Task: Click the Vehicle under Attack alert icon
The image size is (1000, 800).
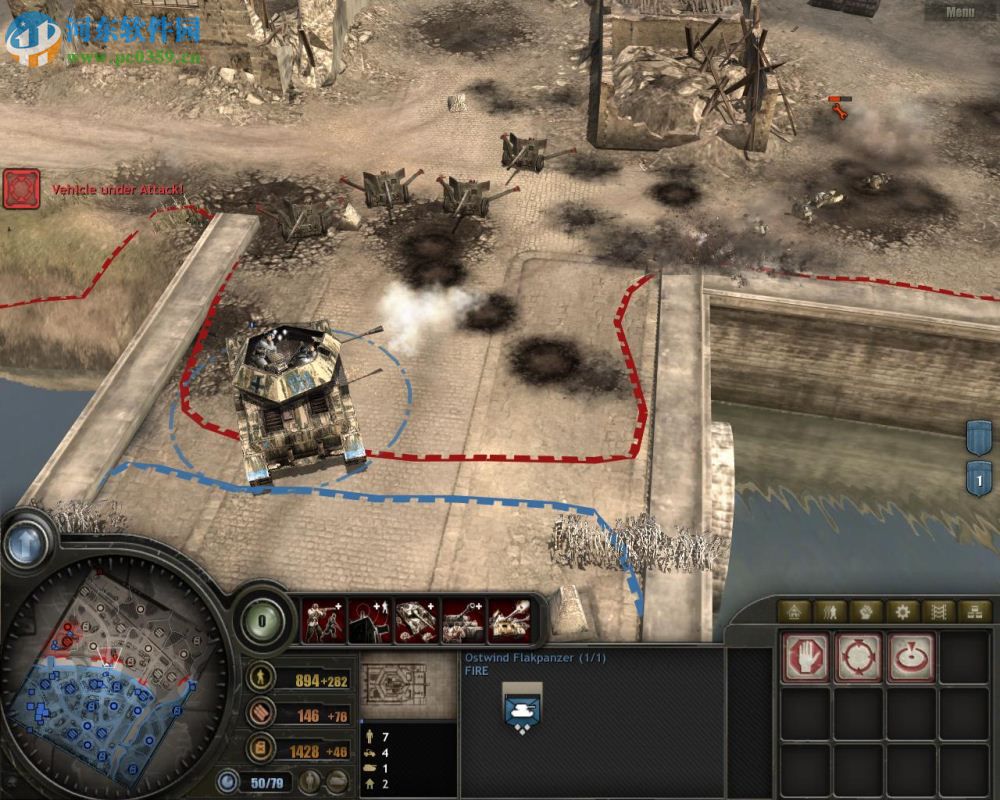Action: click(x=21, y=188)
